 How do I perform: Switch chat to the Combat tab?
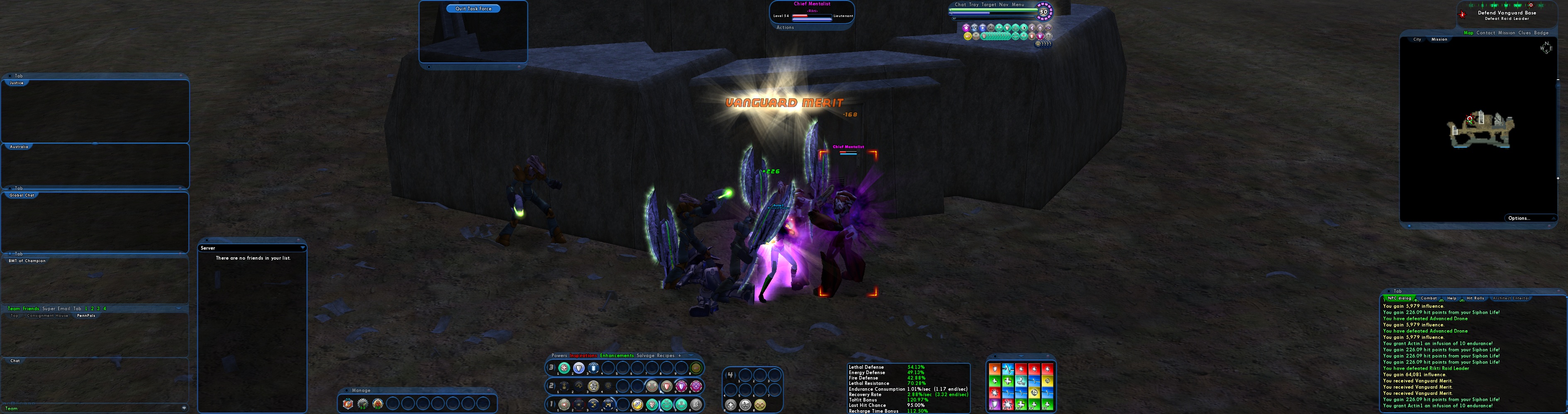1429,298
